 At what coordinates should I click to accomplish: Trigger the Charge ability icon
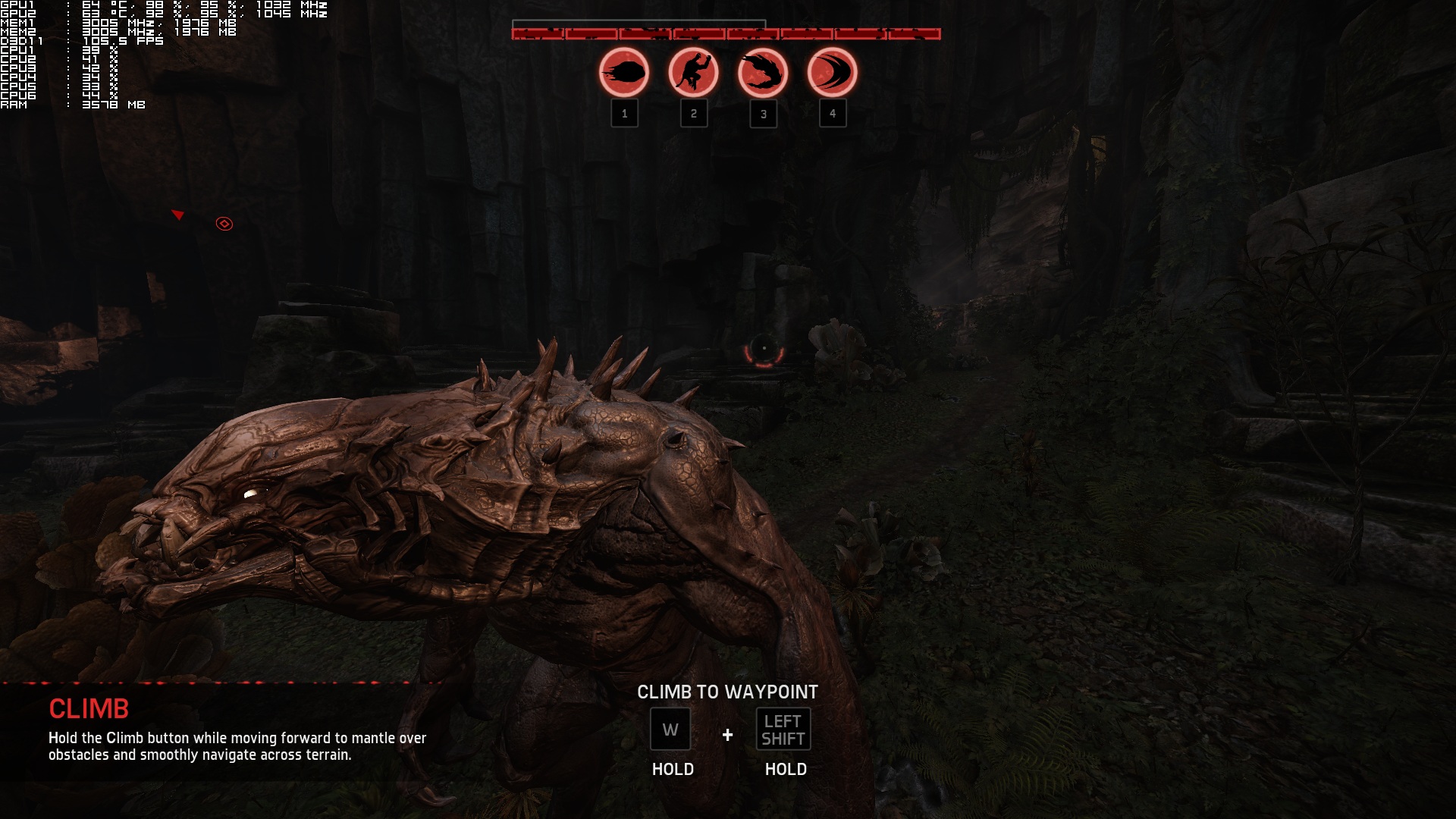832,74
